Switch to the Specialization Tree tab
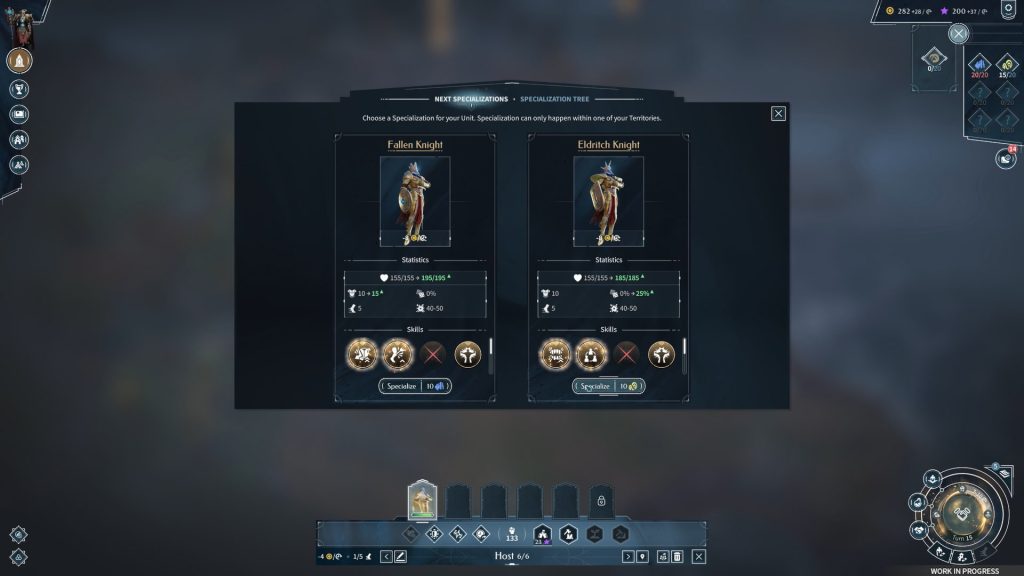The image size is (1024, 576). pos(554,99)
